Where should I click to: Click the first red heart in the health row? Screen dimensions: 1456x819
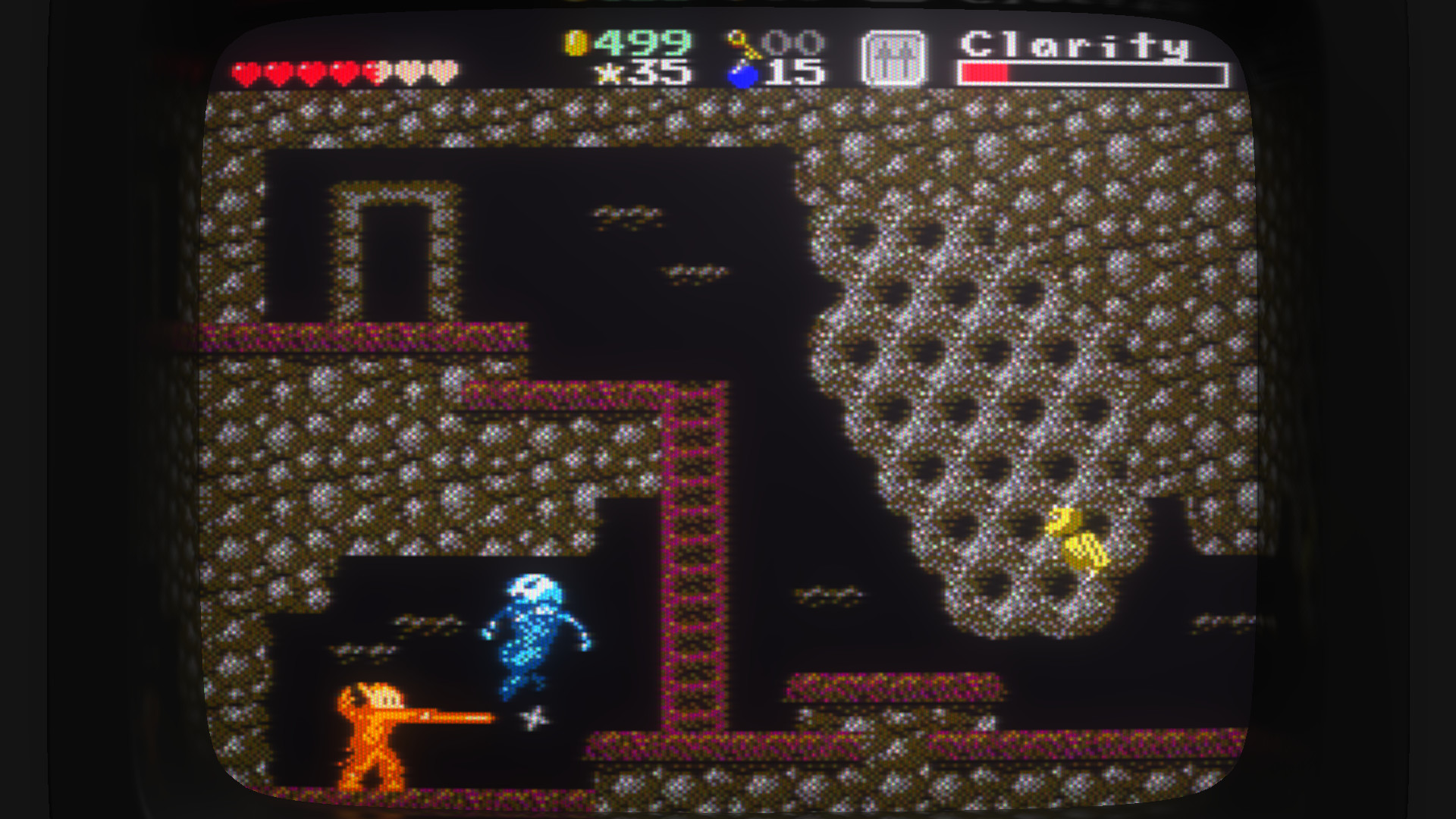pos(245,71)
